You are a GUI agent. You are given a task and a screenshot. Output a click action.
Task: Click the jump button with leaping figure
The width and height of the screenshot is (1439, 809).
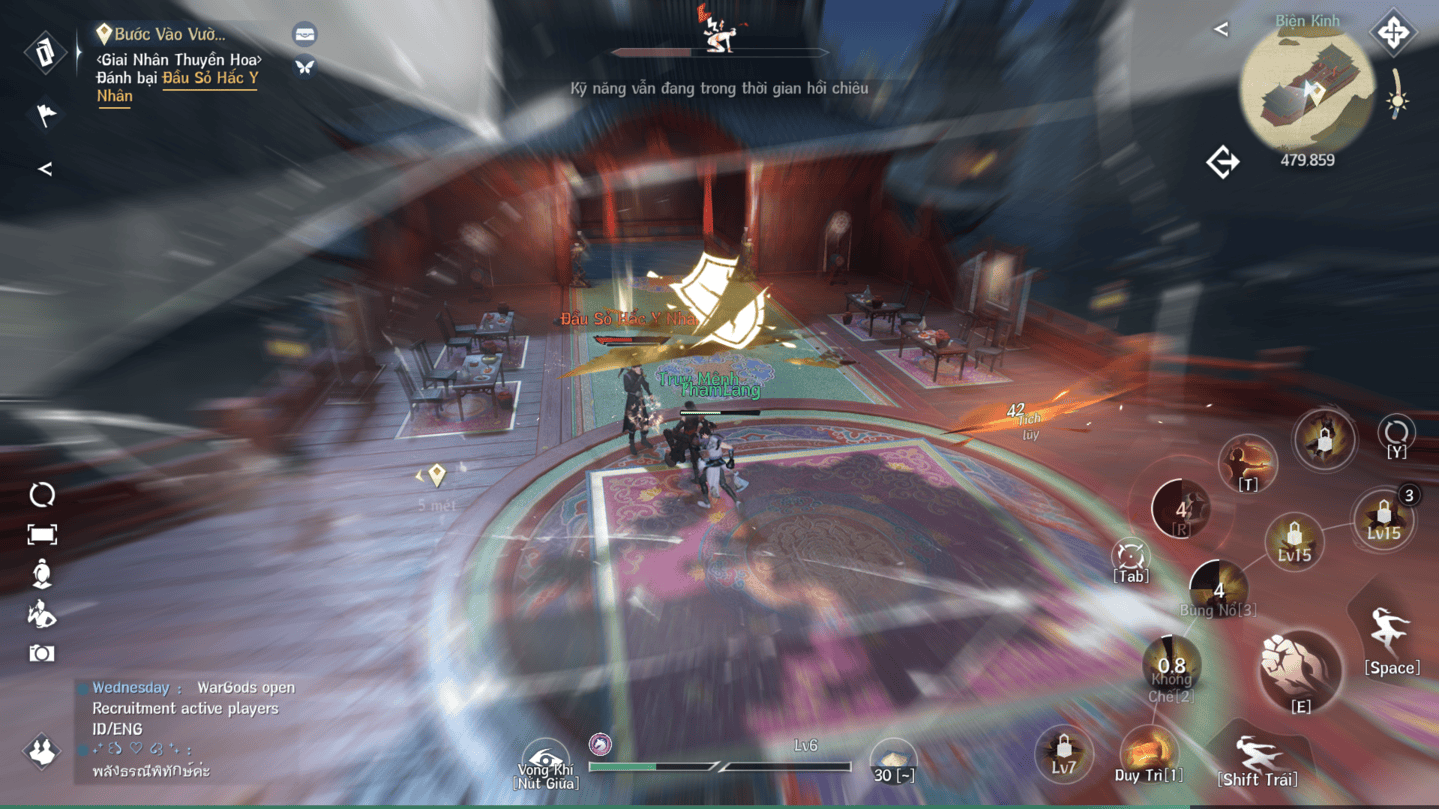(1391, 633)
